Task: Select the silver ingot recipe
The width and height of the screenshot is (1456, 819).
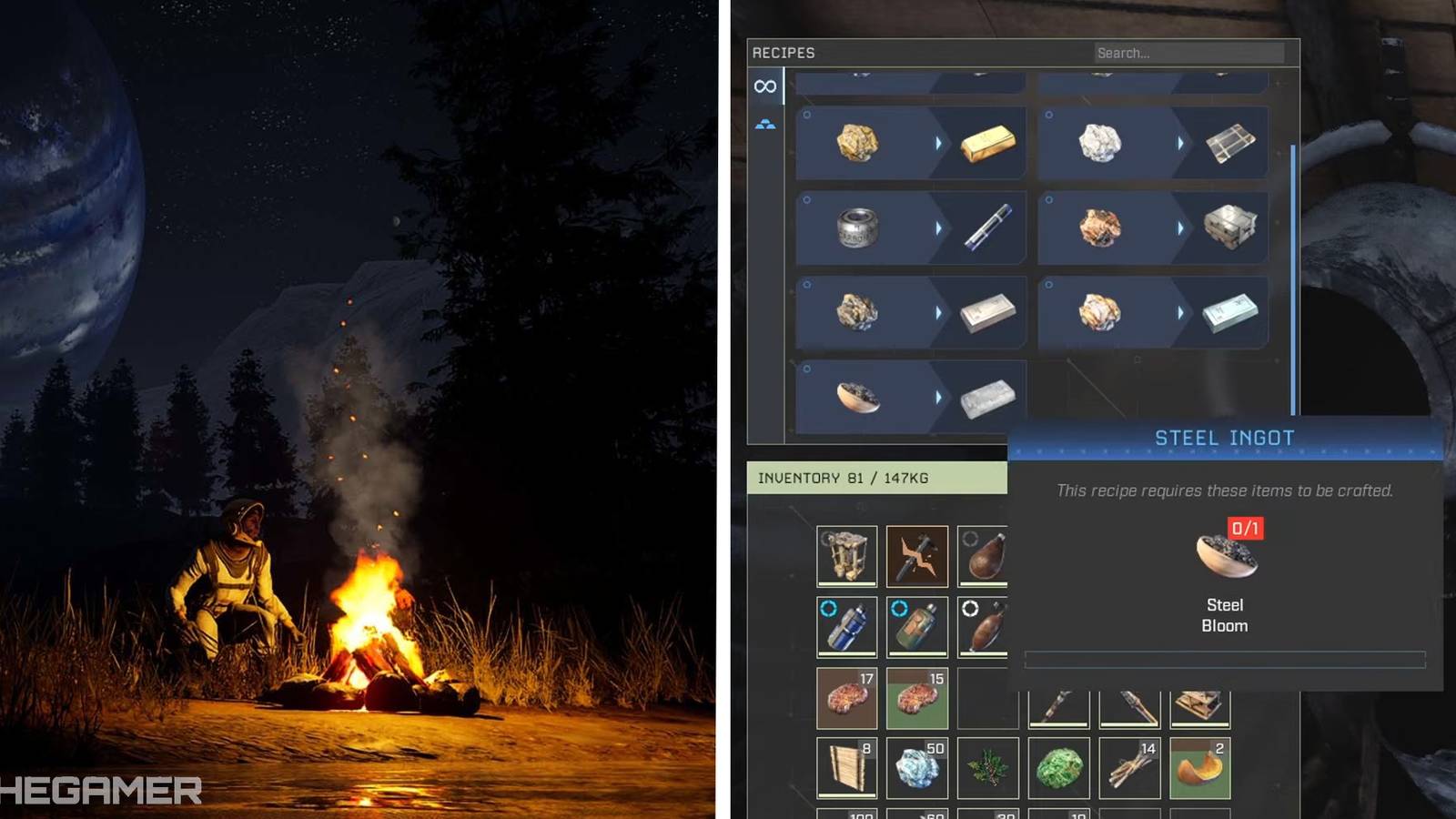Action: [910, 313]
